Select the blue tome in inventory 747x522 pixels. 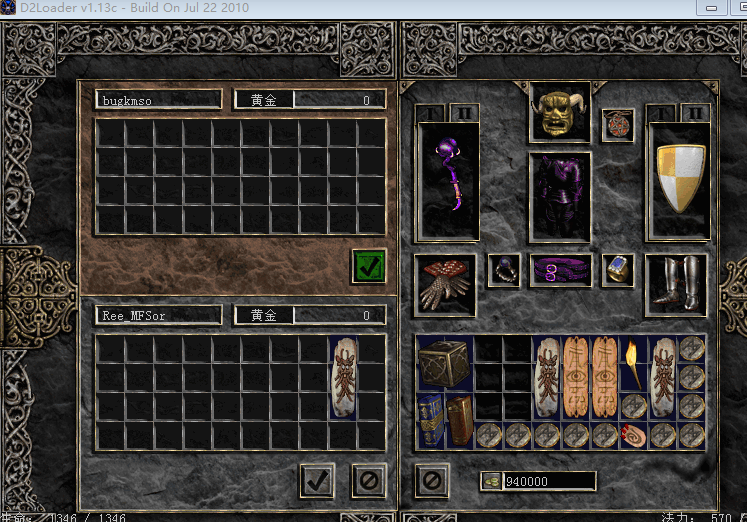tap(431, 420)
